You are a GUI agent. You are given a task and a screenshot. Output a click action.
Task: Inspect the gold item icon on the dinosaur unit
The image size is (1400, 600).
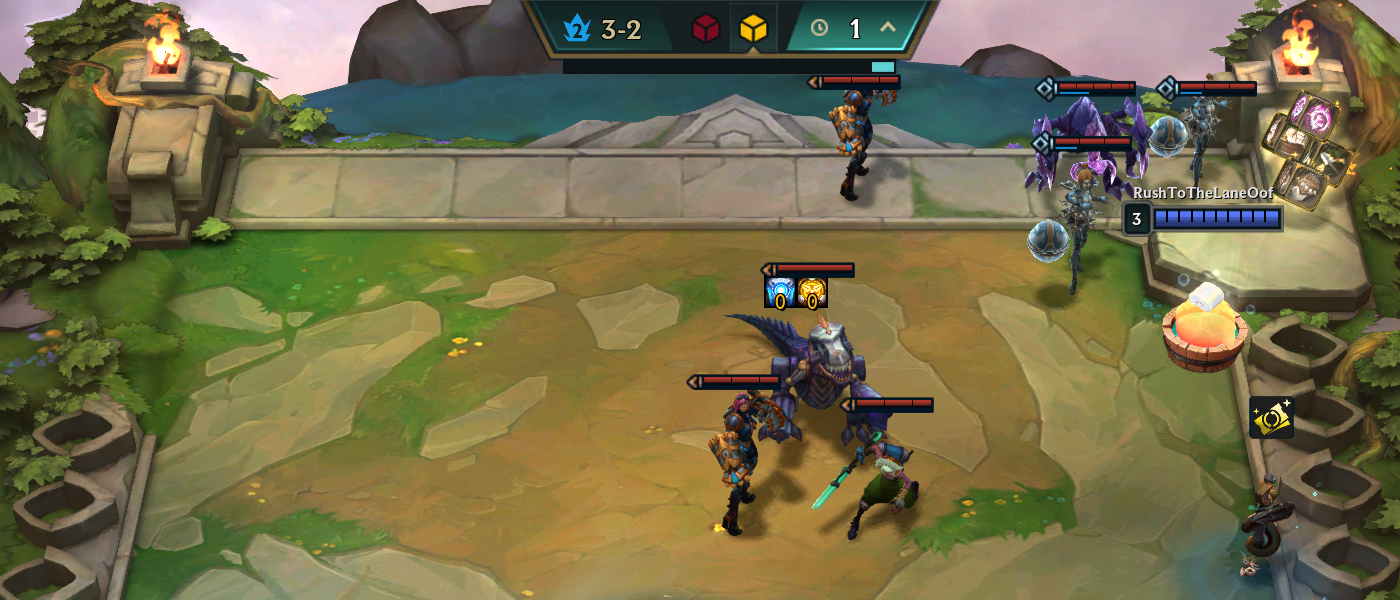coord(812,292)
